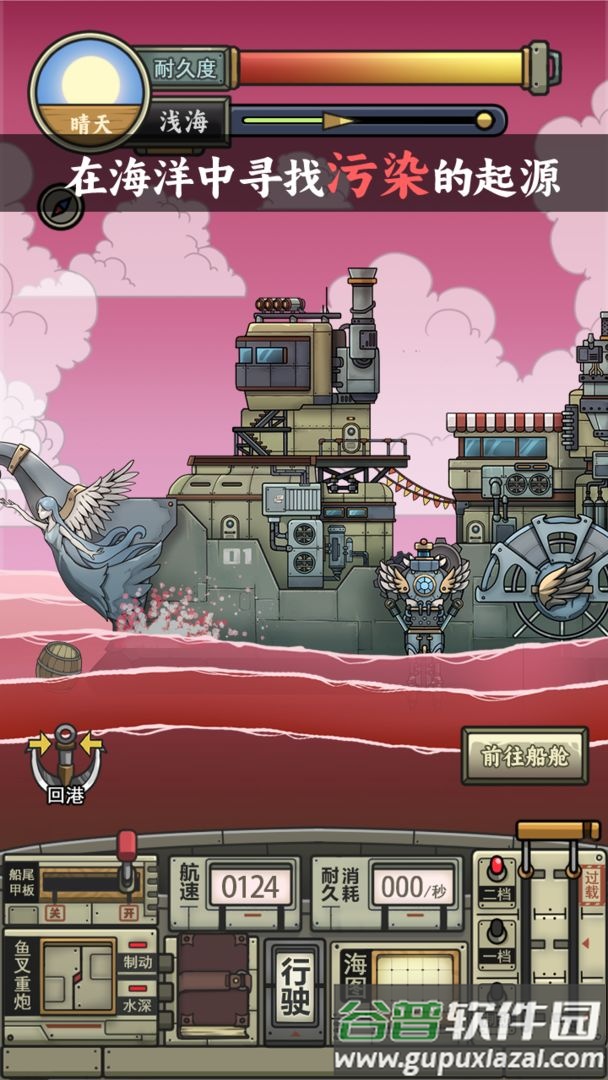Tap the sunny weather dial

pyautogui.click(x=89, y=92)
